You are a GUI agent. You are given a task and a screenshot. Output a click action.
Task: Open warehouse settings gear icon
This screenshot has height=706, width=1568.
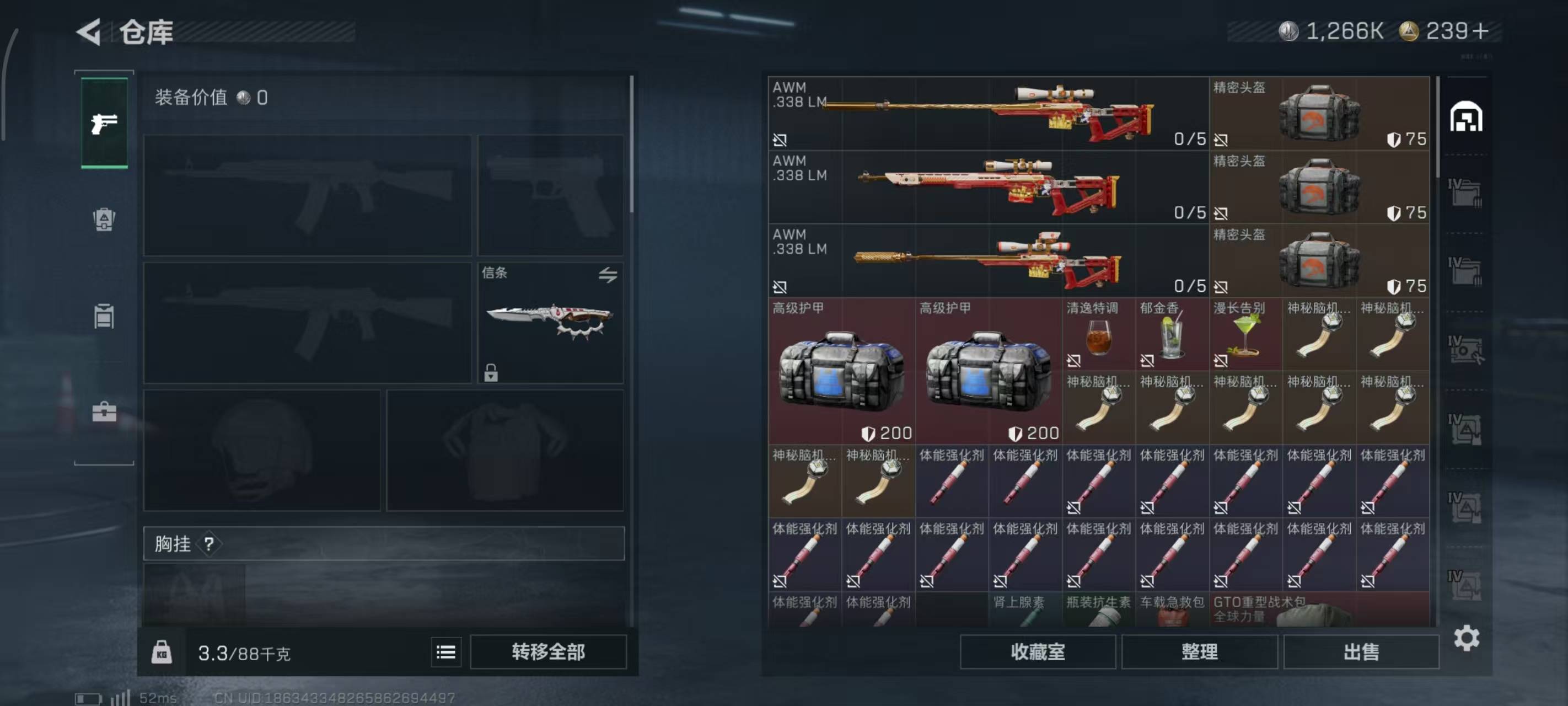pyautogui.click(x=1467, y=638)
